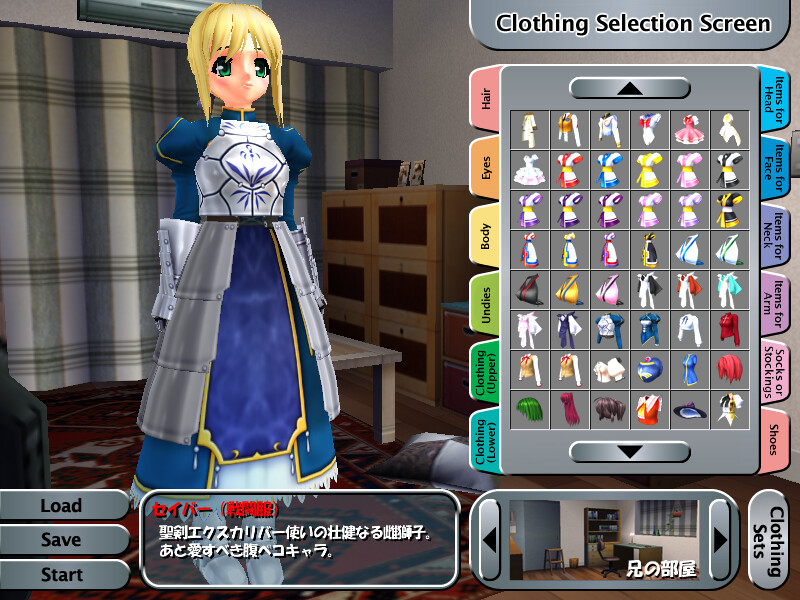800x600 pixels.
Task: Select the Body tab
Action: pos(485,237)
